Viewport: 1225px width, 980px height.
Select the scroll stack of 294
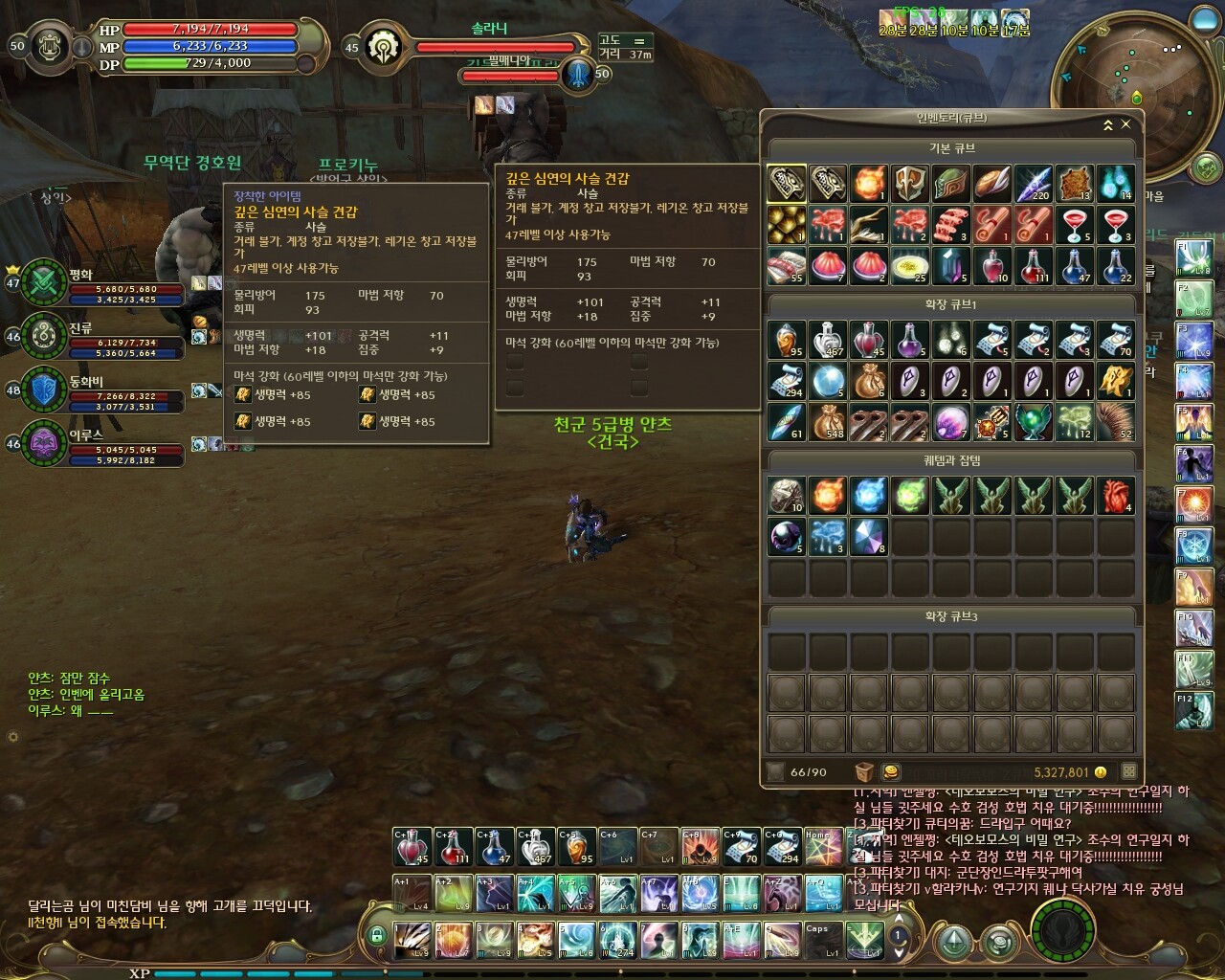pos(787,380)
